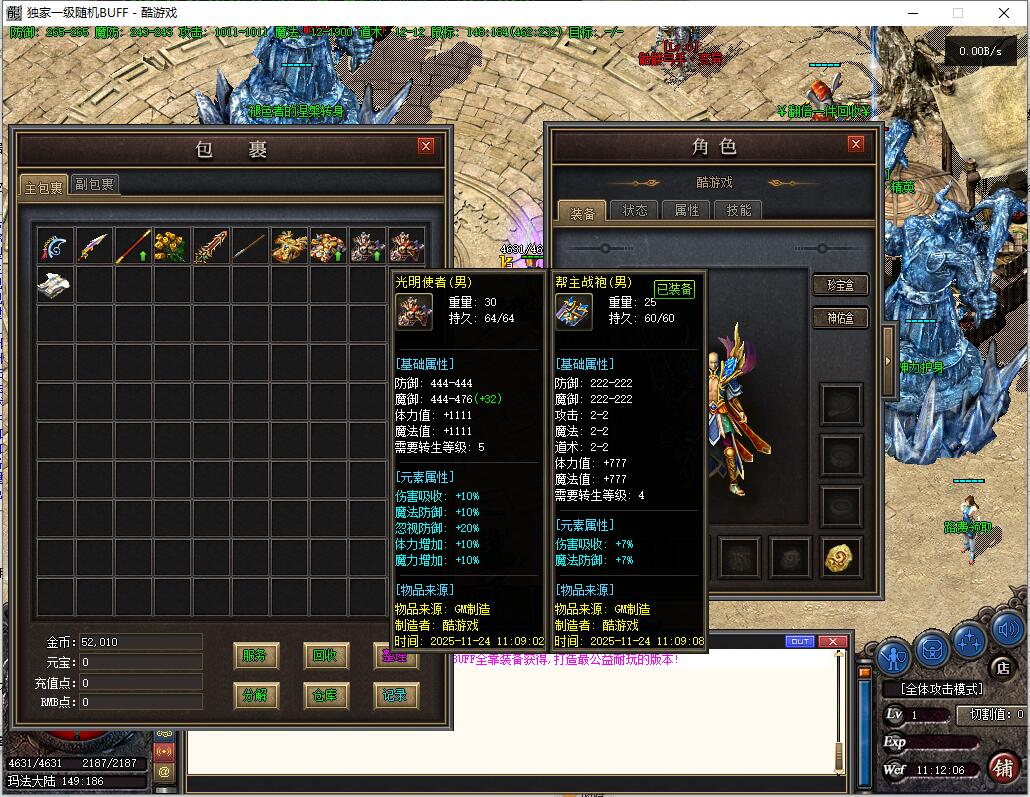This screenshot has height=797, width=1030.
Task: Close the 角色 character window
Action: tap(855, 144)
